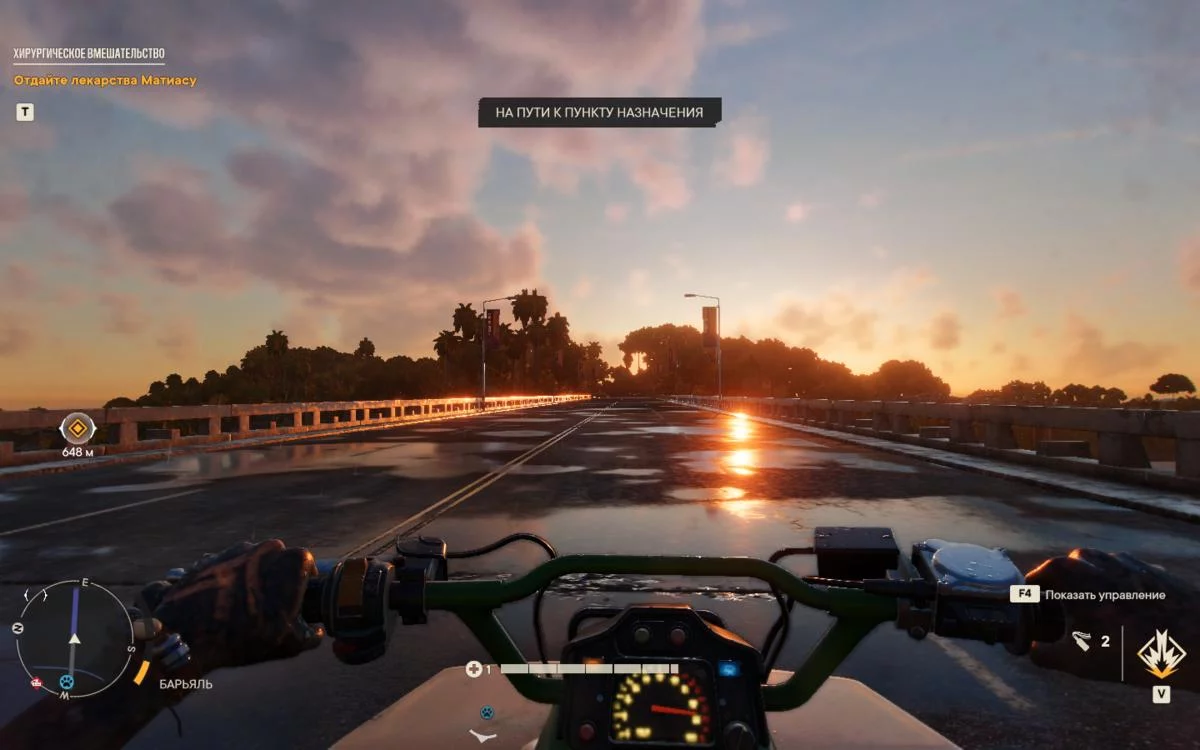Image resolution: width=1200 pixels, height=750 pixels.
Task: Activate the Supremo explosion ability icon
Action: pos(1161,655)
